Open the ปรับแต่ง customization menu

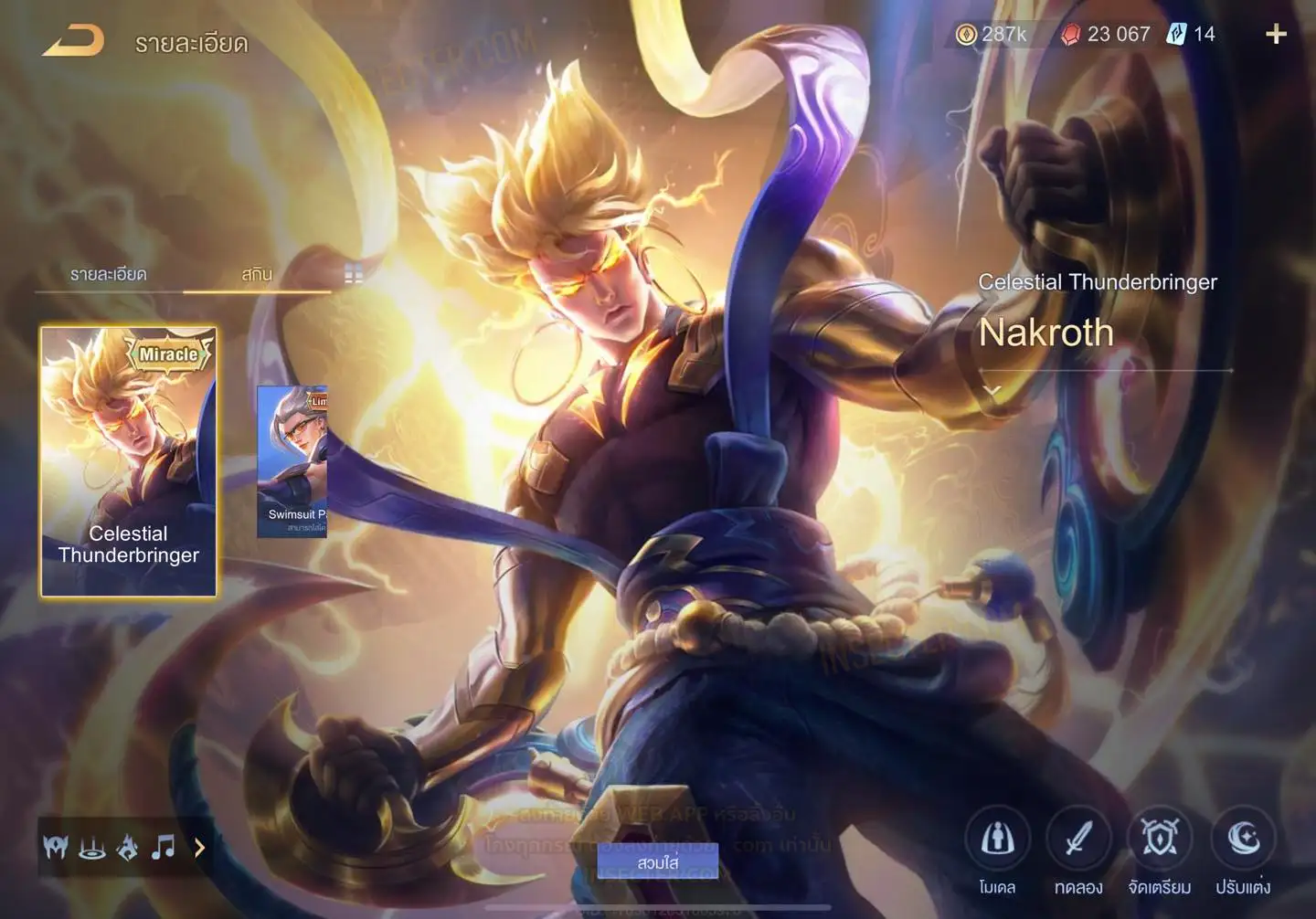pos(1243,839)
